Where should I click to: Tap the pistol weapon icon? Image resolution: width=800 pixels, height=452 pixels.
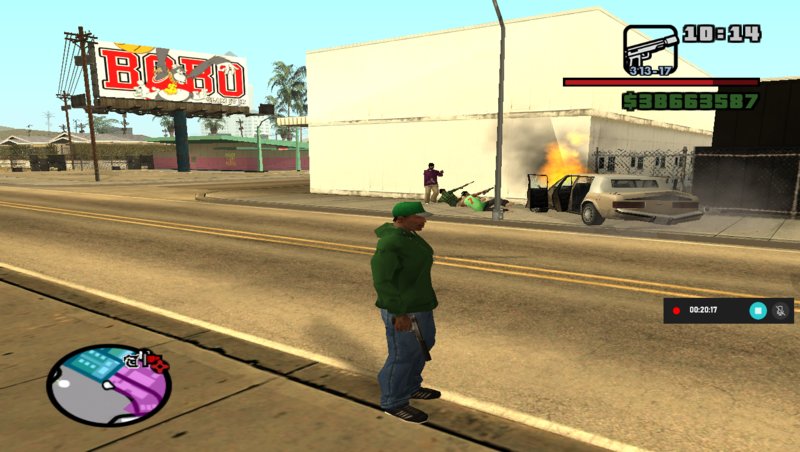pyautogui.click(x=650, y=49)
